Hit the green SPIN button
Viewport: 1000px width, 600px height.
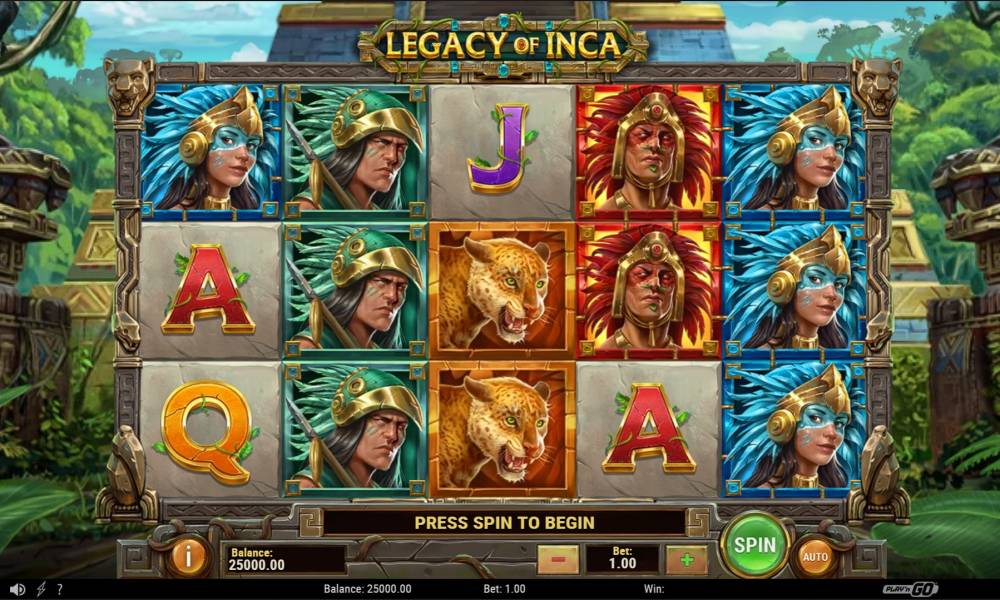(755, 545)
